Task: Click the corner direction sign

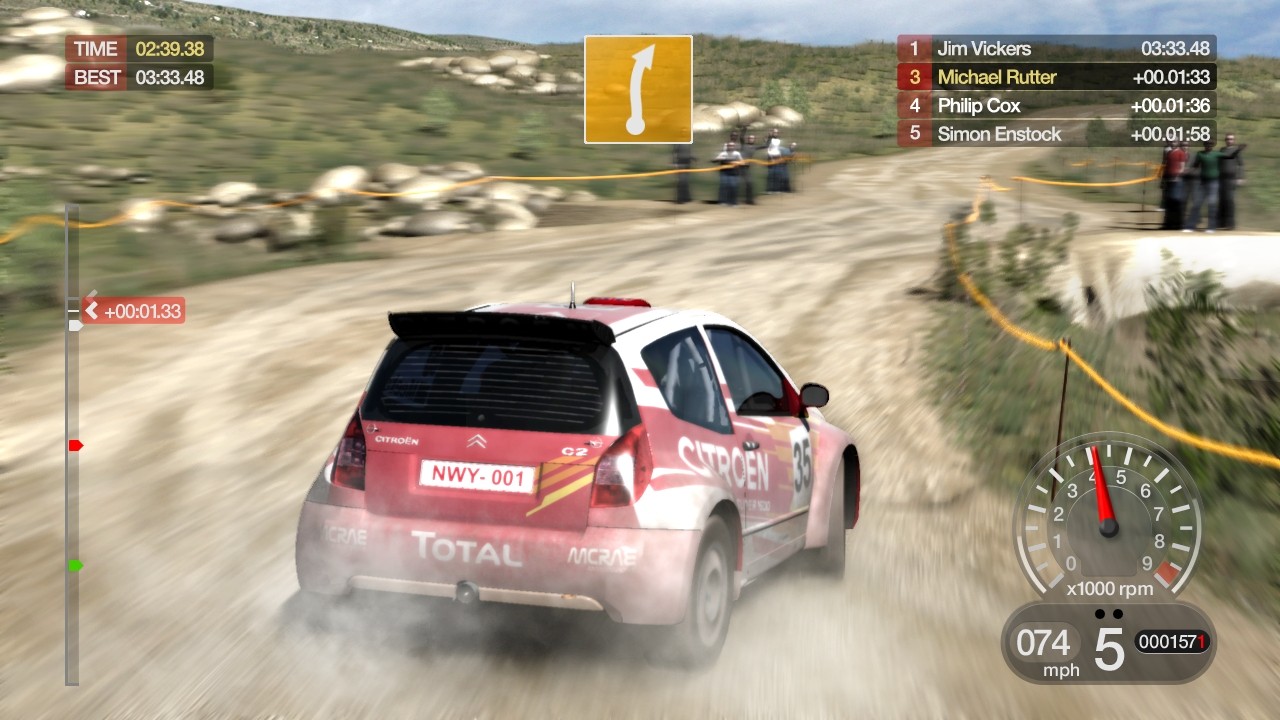Action: click(638, 88)
